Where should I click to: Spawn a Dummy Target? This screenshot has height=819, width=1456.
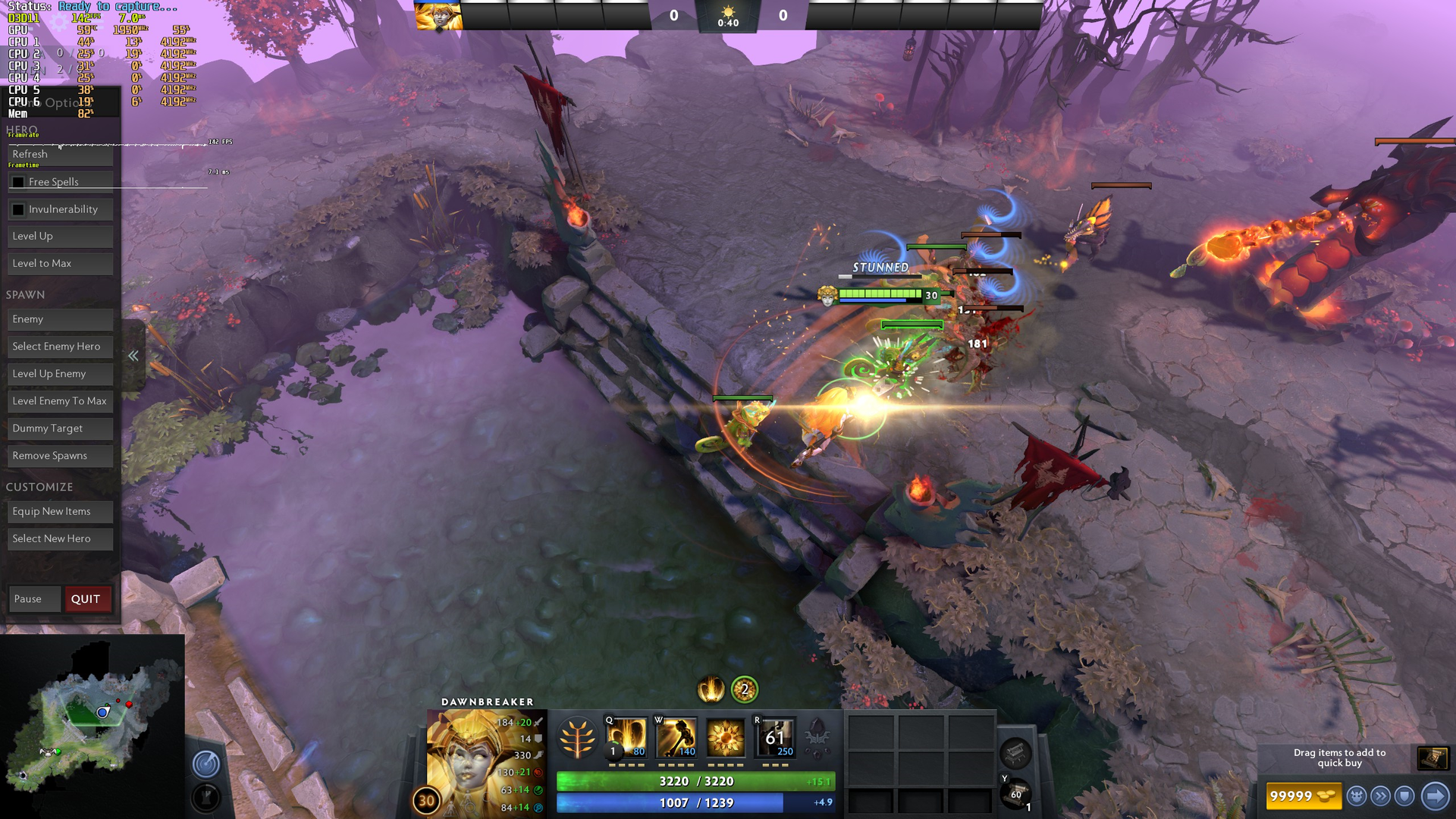click(60, 428)
